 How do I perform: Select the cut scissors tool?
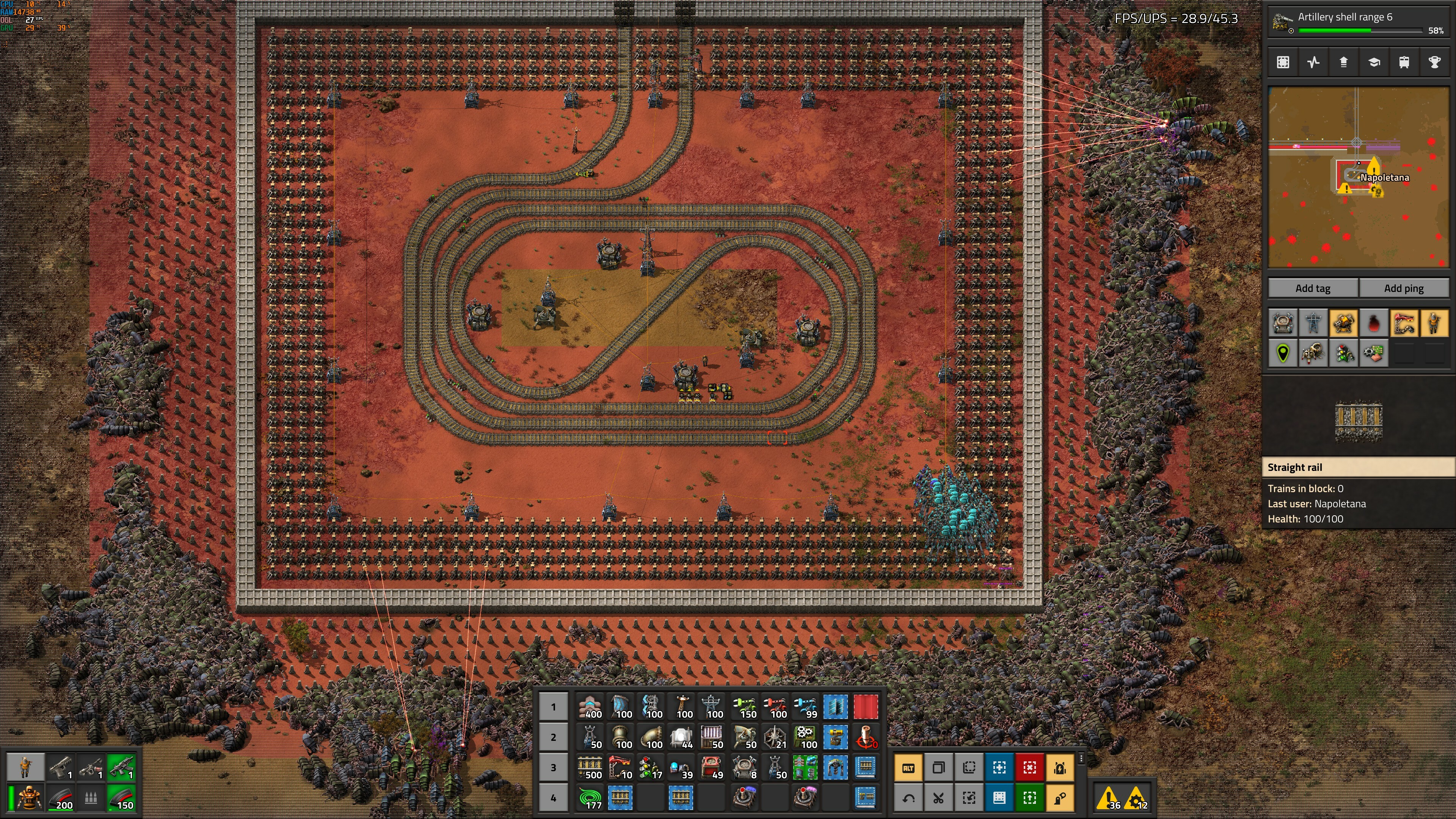tap(938, 798)
